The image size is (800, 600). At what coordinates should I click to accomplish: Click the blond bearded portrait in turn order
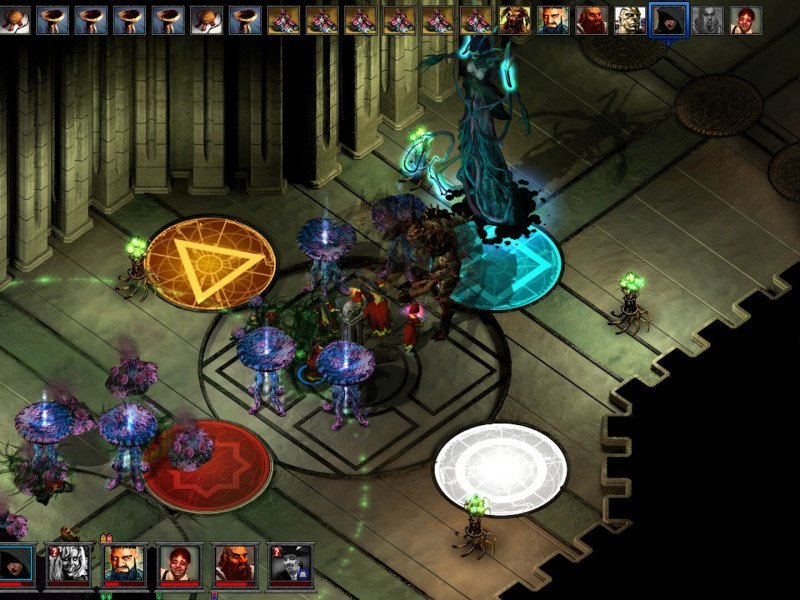[x=514, y=19]
